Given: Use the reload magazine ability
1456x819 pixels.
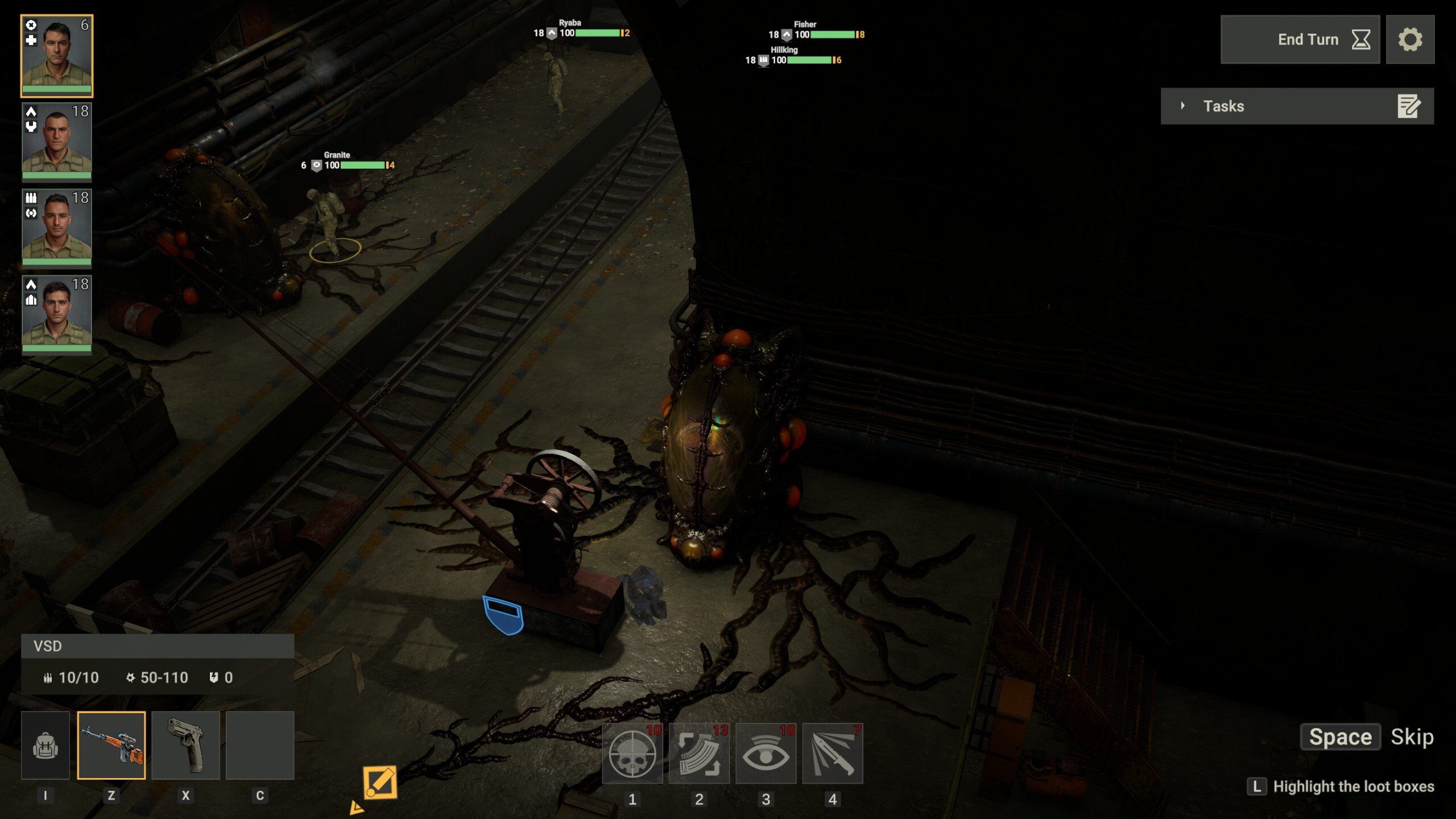Looking at the screenshot, I should 699,754.
